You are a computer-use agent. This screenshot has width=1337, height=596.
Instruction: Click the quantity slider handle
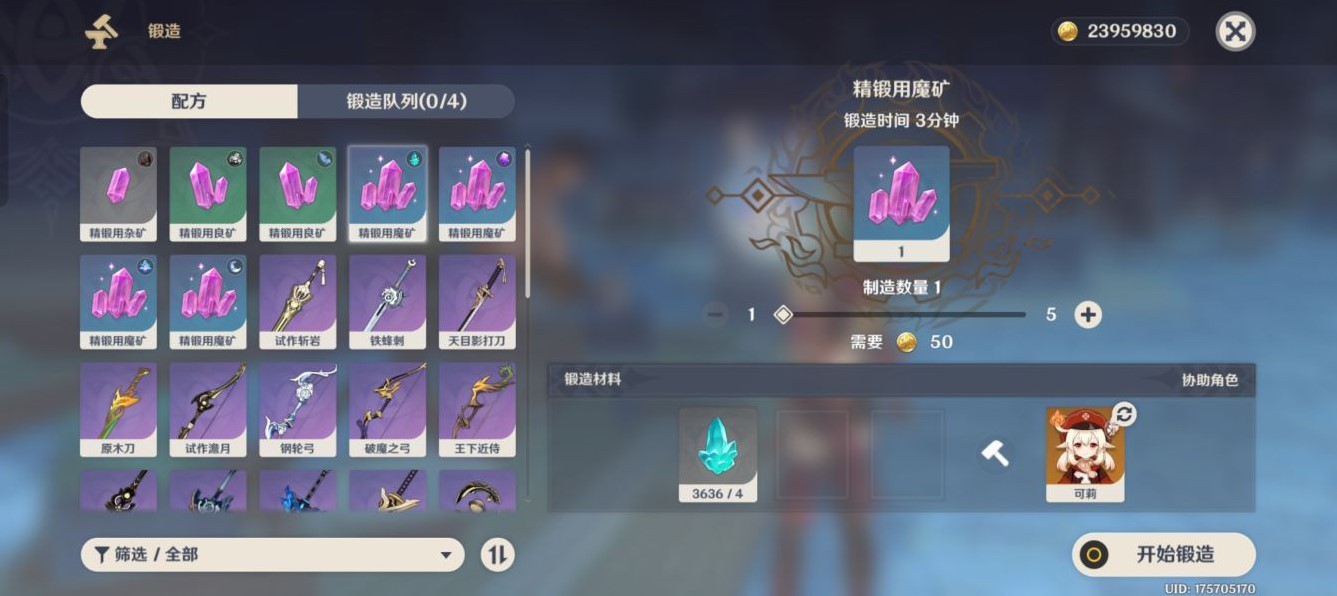[x=783, y=315]
